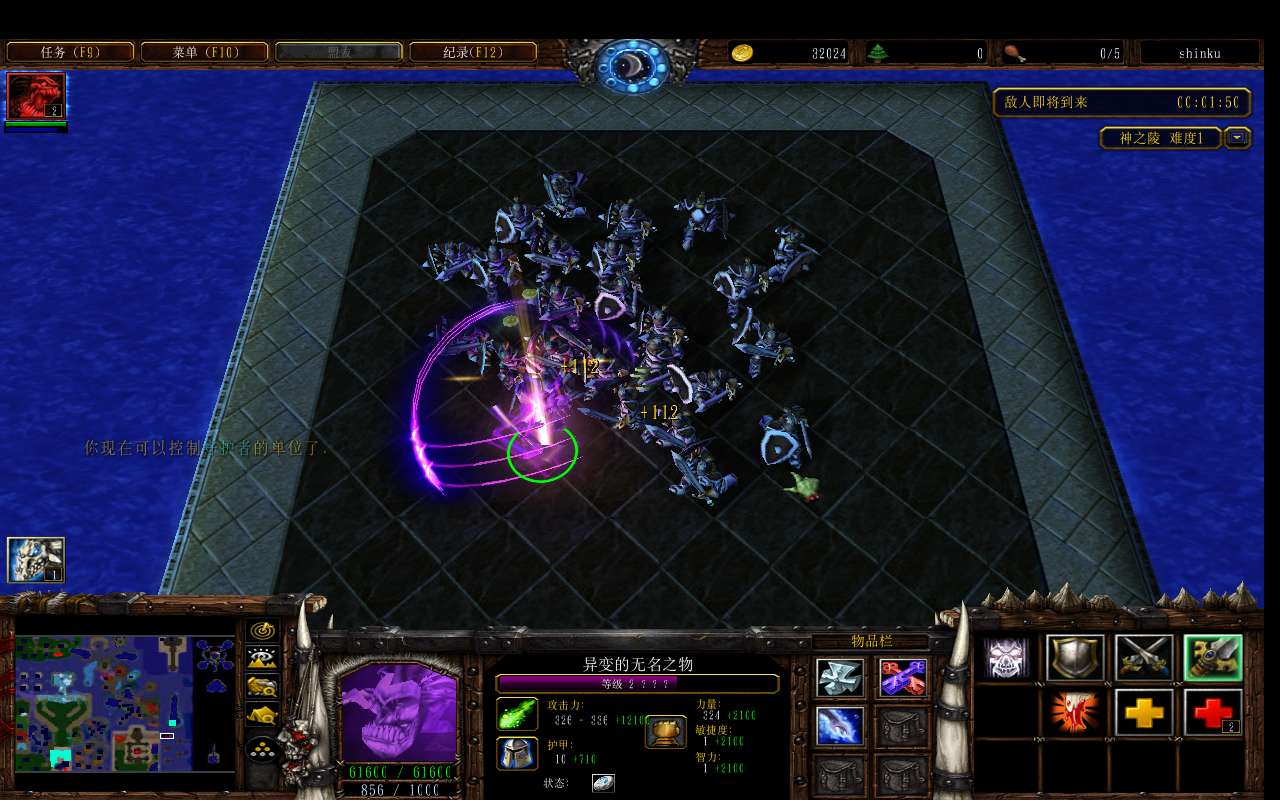Toggle formation movement button
1280x800 pixels.
pos(263,748)
